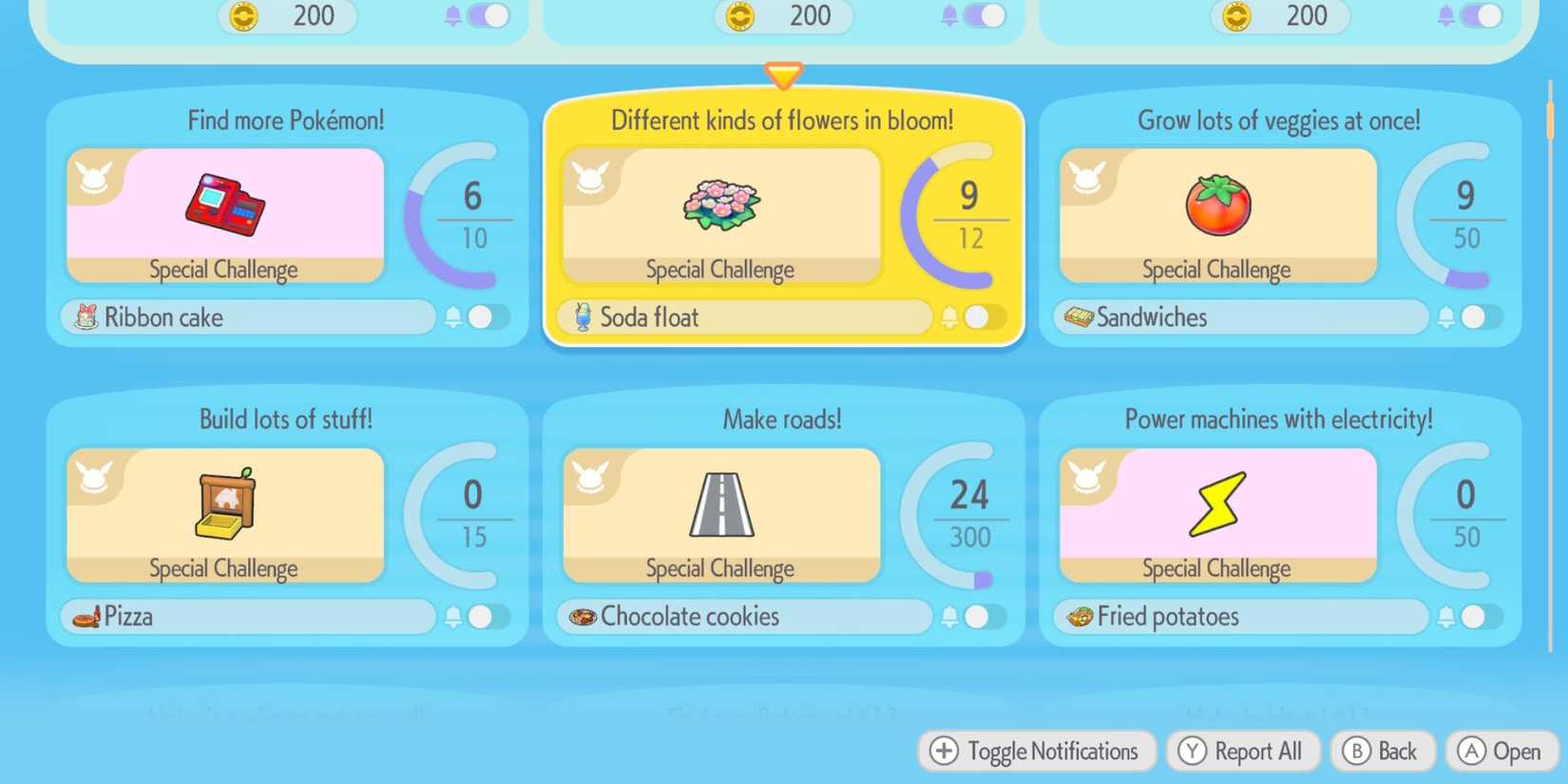Disable the top-left coin counter bell toggle
This screenshot has height=784, width=1568.
pos(488,16)
